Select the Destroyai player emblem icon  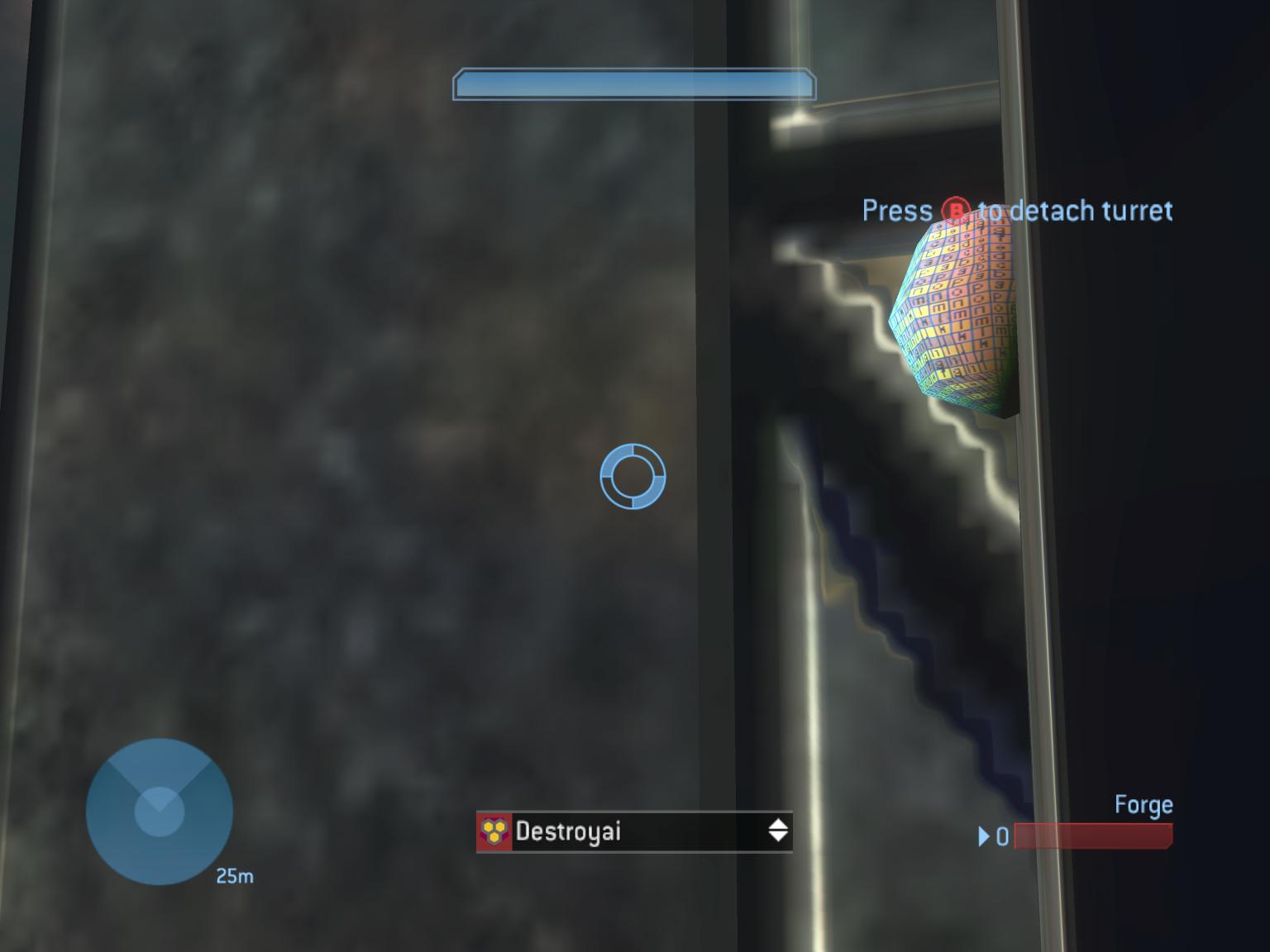[x=494, y=831]
